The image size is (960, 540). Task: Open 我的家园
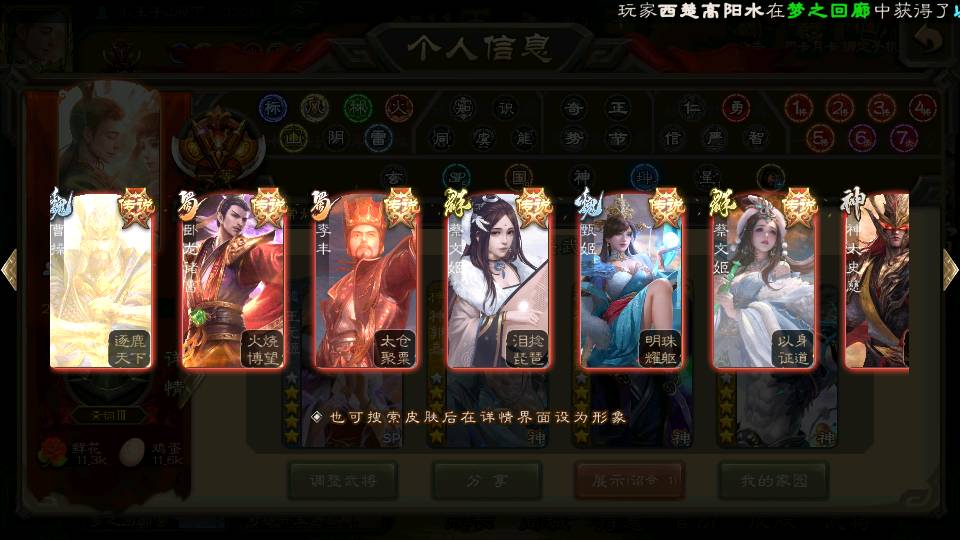click(773, 480)
